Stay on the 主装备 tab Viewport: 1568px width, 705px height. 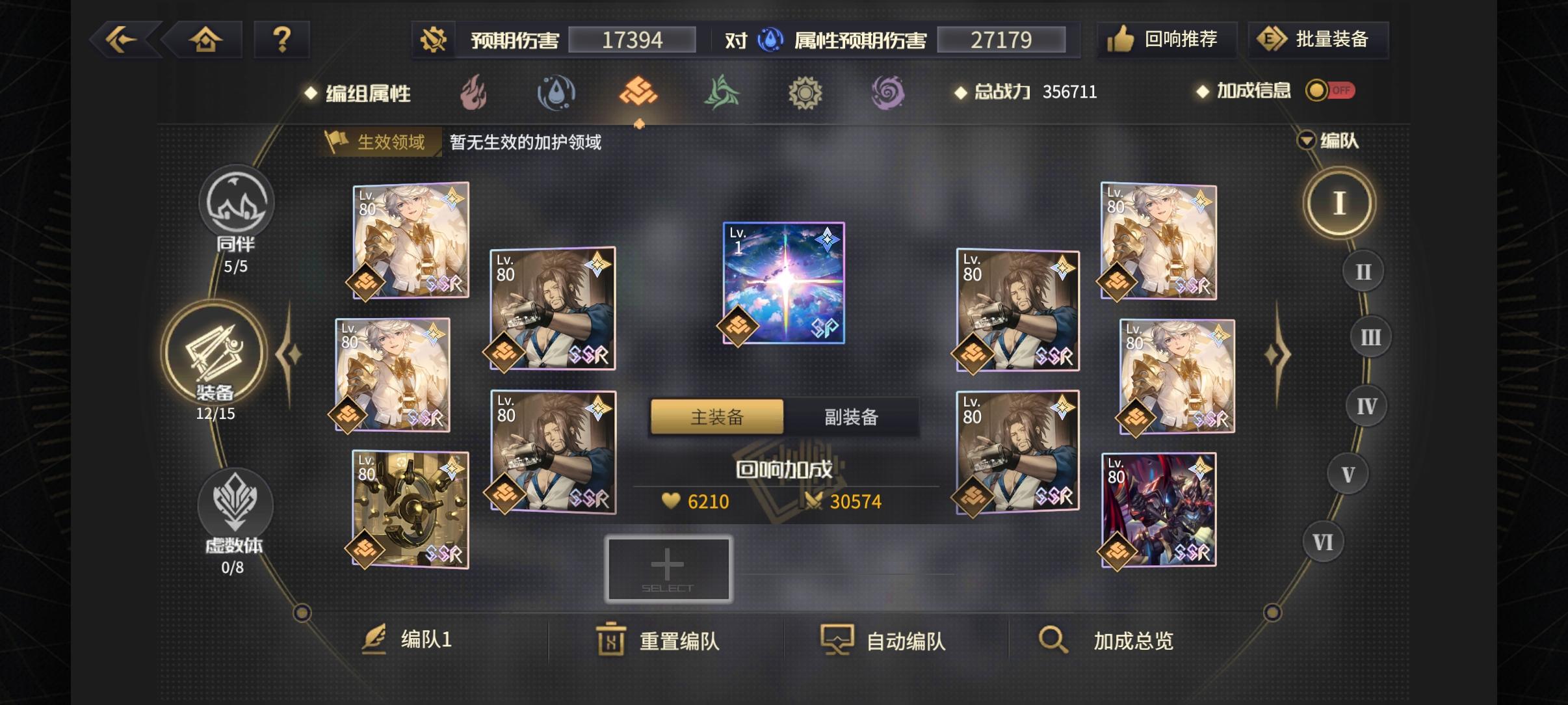pos(716,416)
